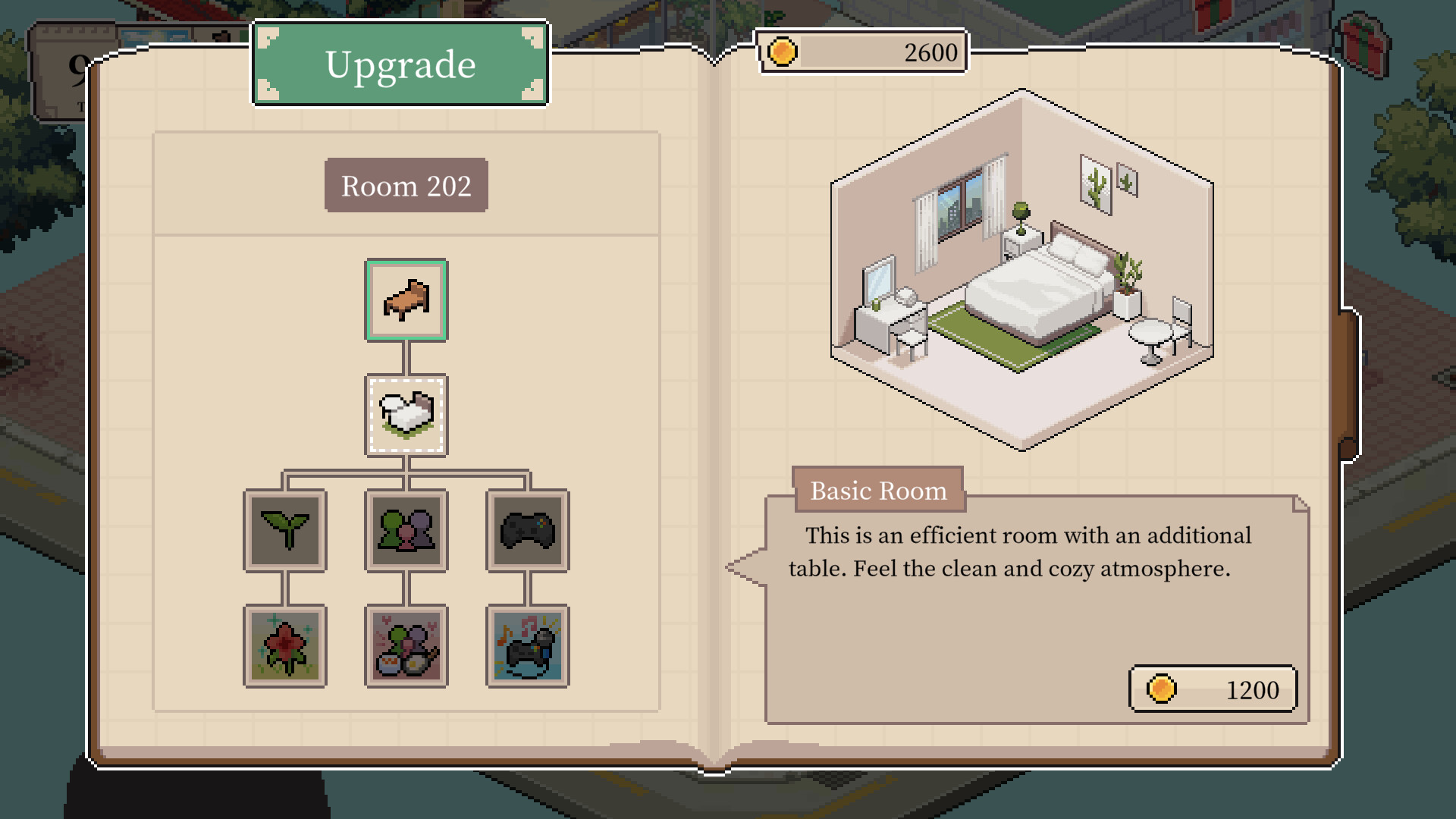Select the blooming flower upgrade node

284,646
